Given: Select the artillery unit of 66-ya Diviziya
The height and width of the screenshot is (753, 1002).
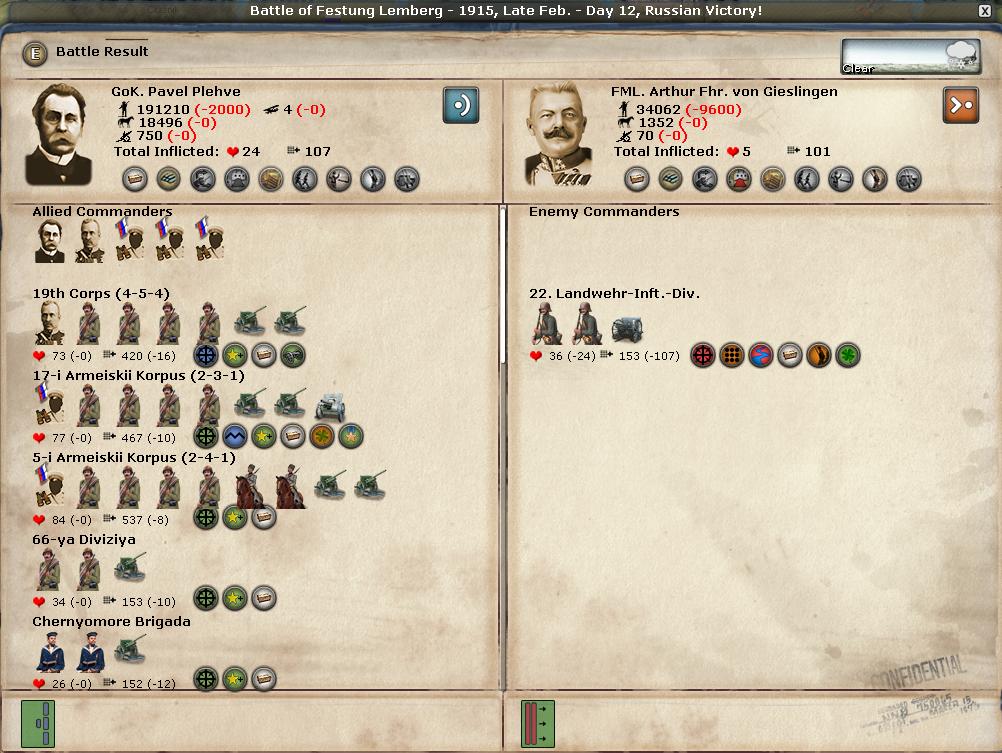Looking at the screenshot, I should [130, 568].
